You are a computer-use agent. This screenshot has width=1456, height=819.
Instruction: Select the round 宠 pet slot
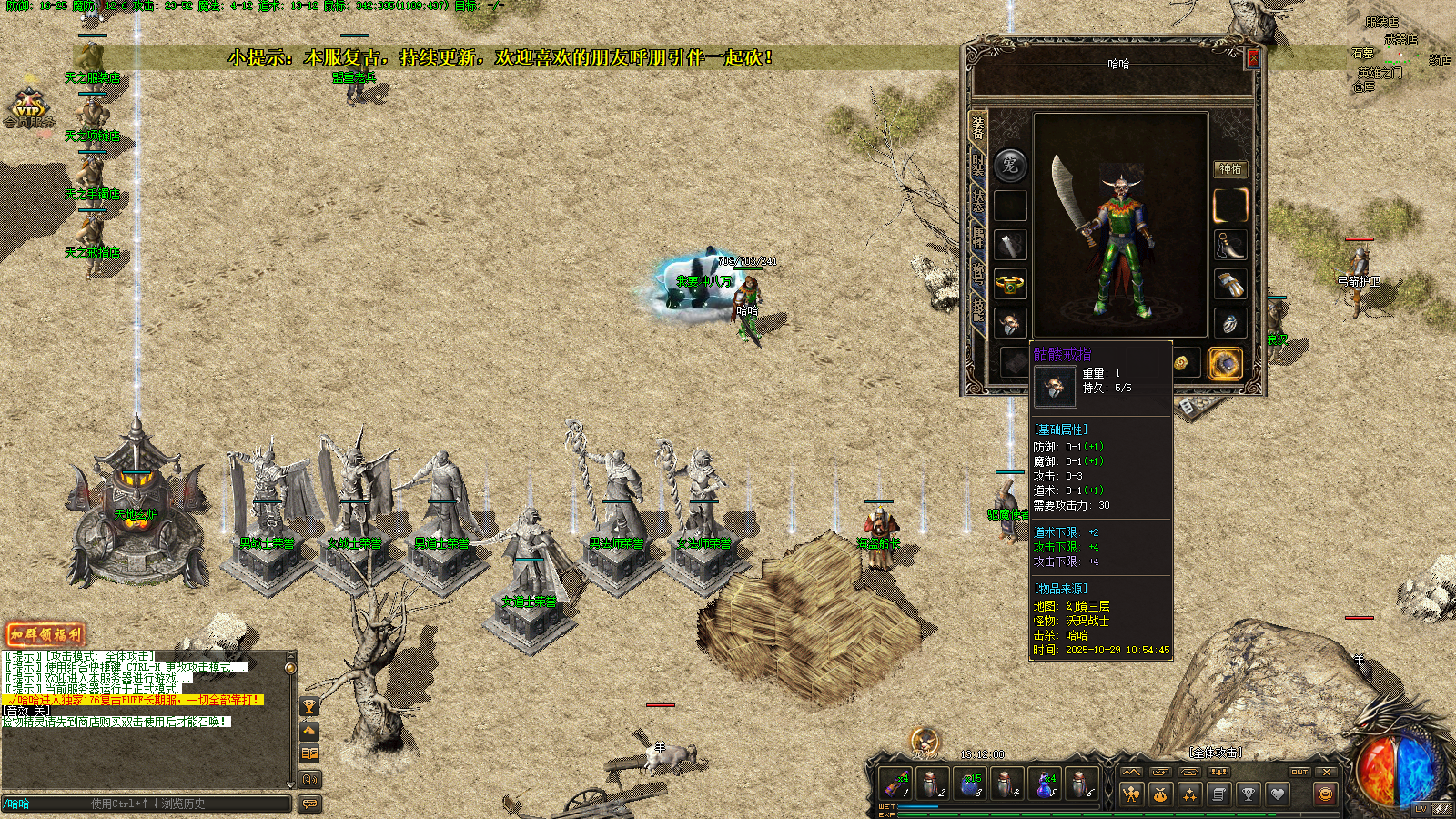(x=1010, y=166)
